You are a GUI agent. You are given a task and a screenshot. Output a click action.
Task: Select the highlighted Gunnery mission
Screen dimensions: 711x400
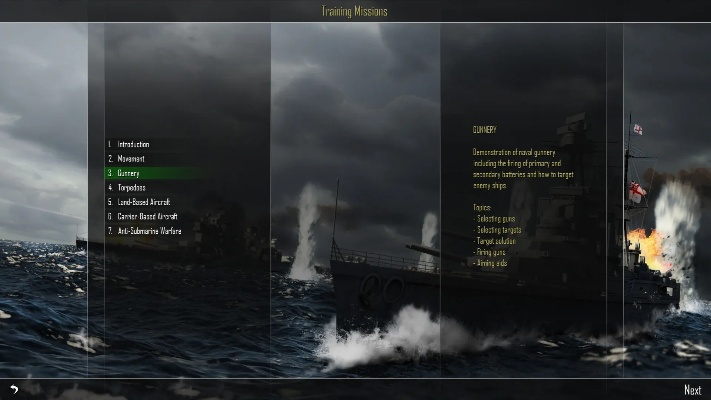point(128,173)
